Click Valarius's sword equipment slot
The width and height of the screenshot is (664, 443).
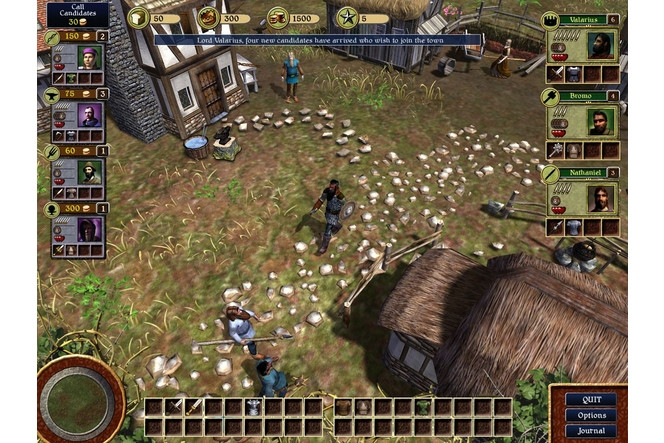click(555, 74)
